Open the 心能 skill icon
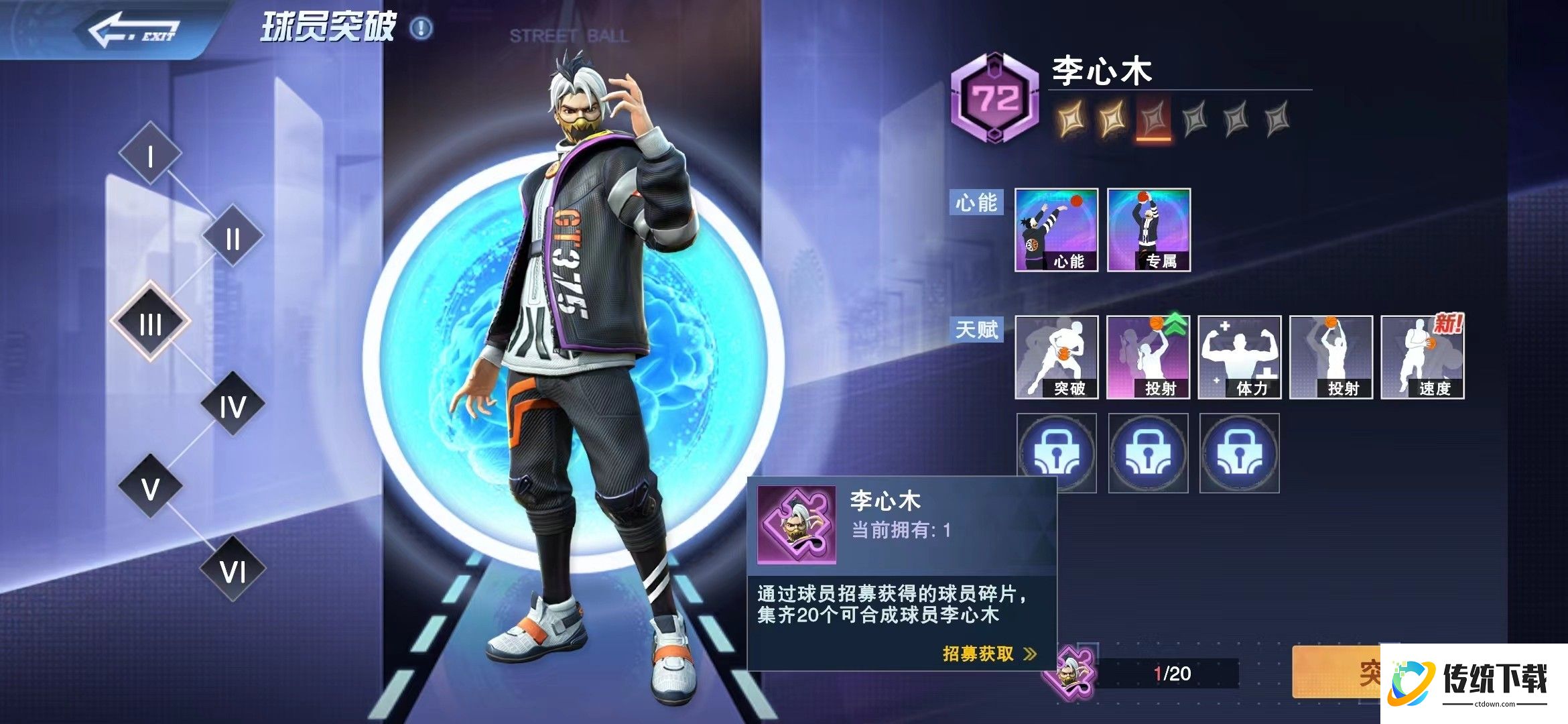The width and height of the screenshot is (1568, 724). [x=1056, y=230]
